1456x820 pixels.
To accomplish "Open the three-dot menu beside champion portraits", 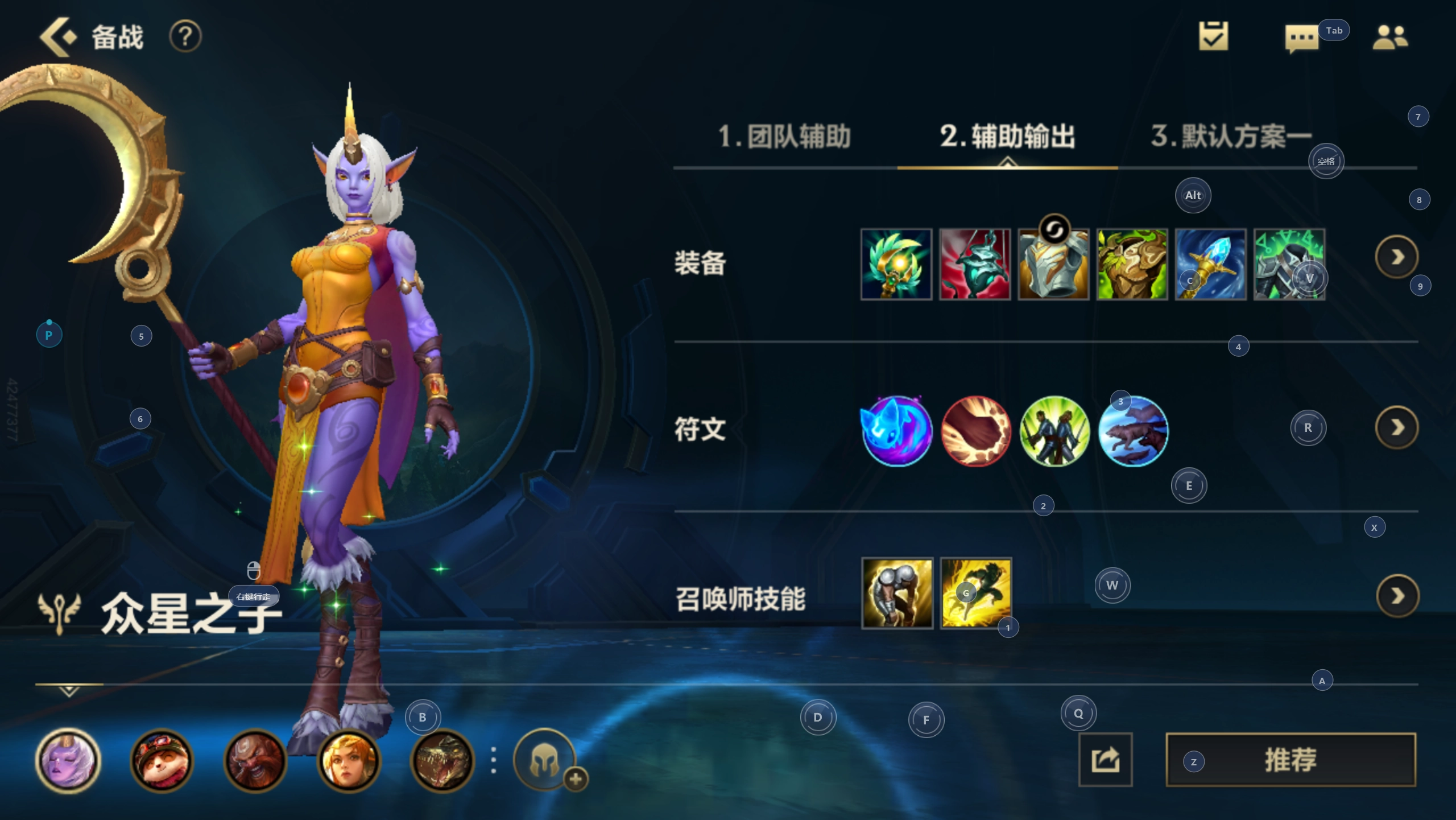I will (493, 761).
